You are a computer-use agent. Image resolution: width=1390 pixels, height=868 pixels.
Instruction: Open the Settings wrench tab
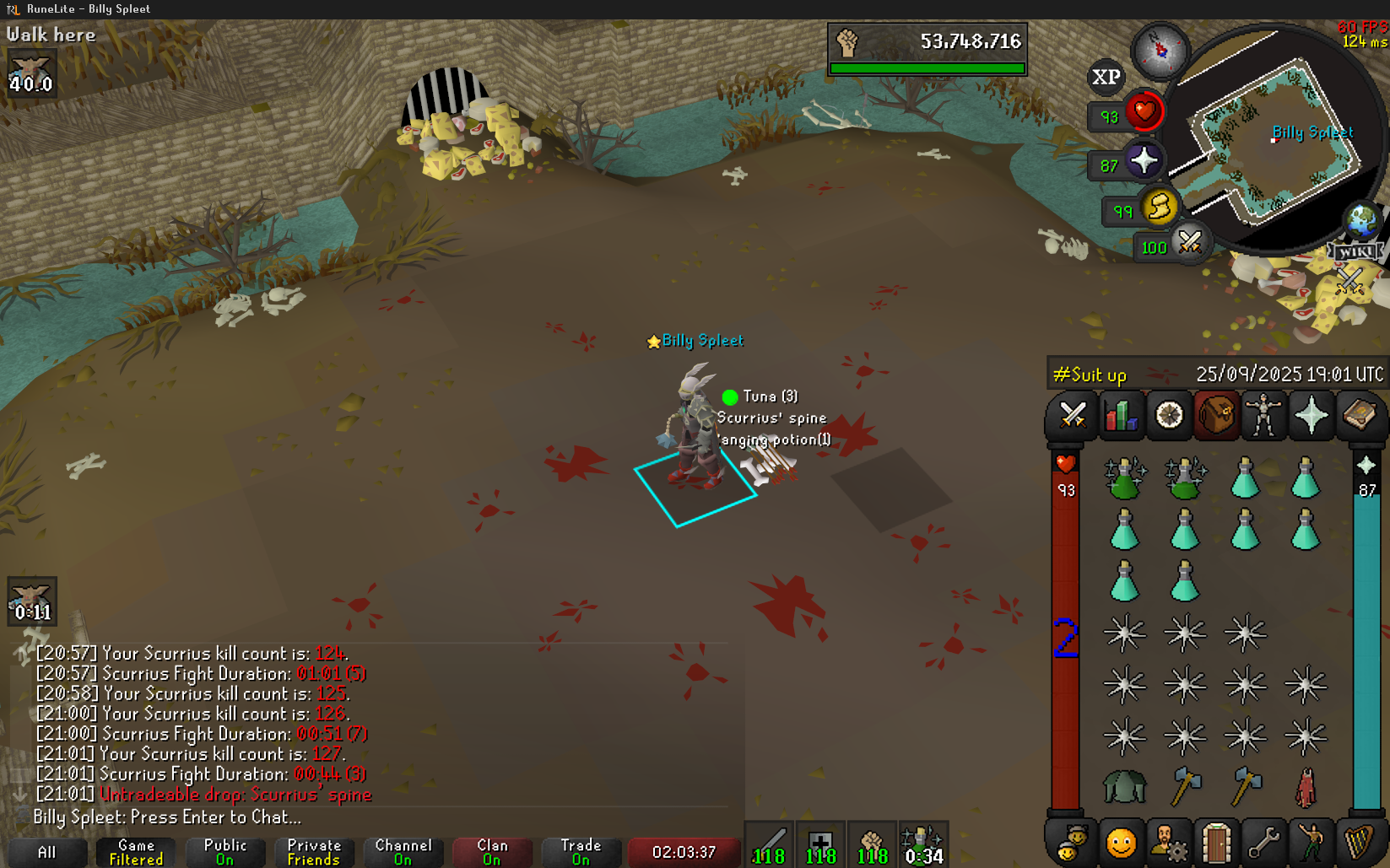1263,843
